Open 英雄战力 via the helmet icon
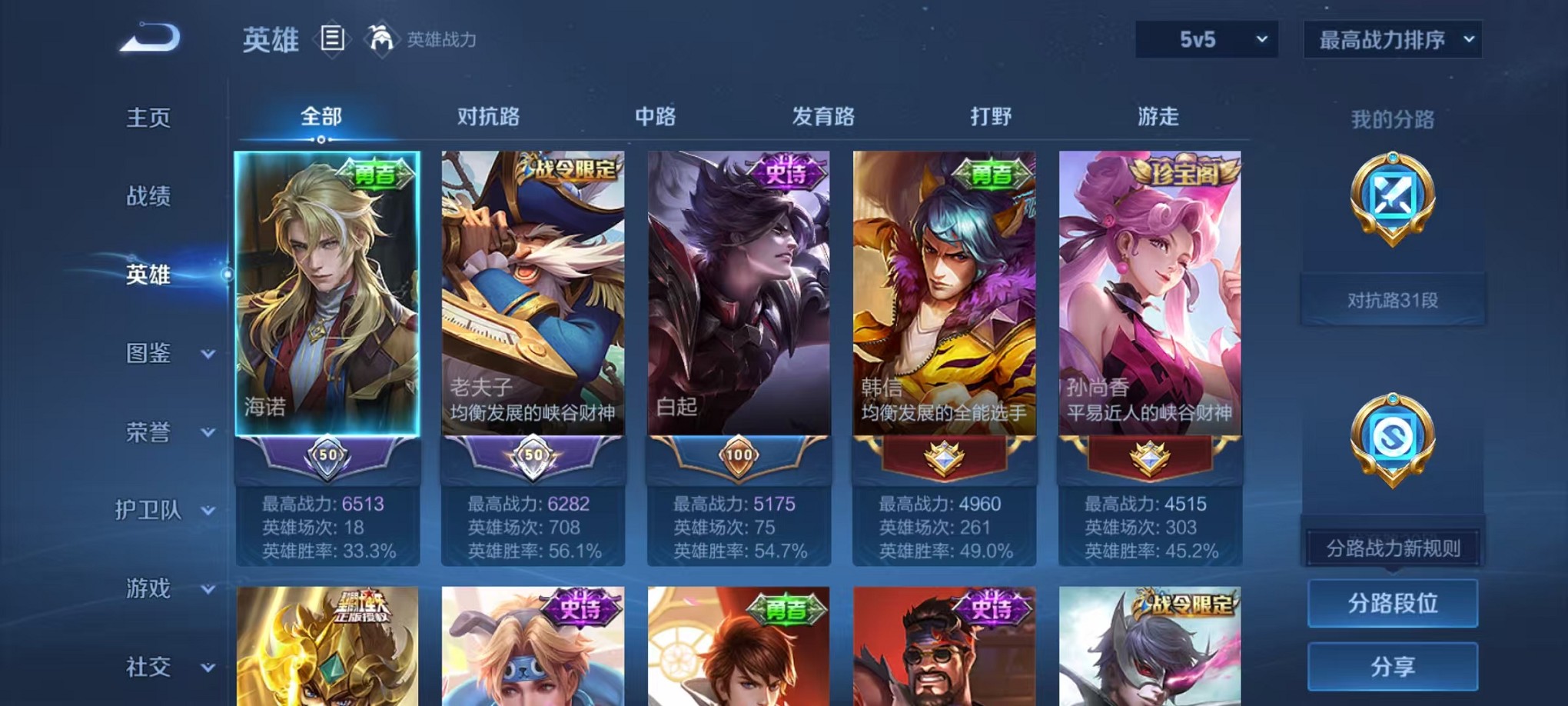This screenshot has height=706, width=1568. coord(381,38)
